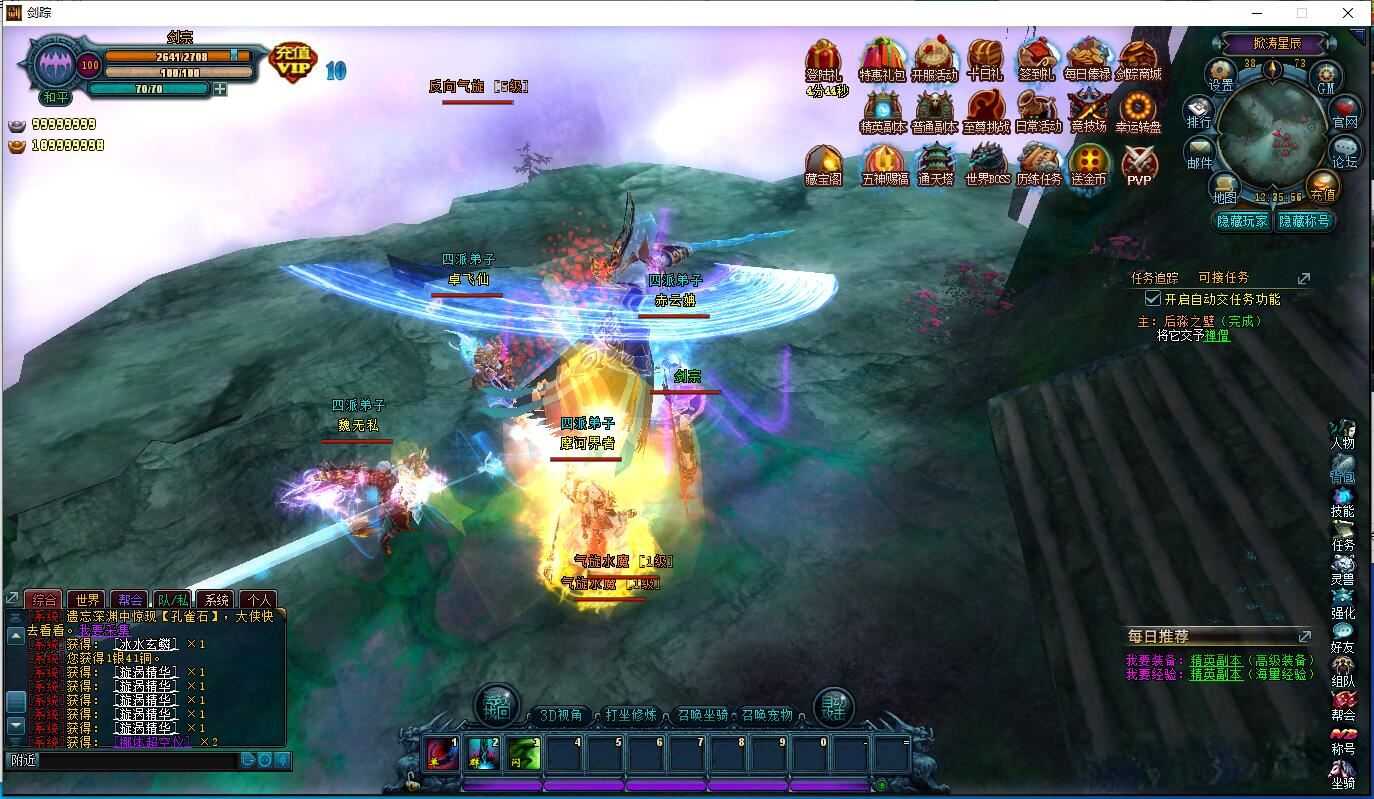Click the 充值 VIP badge
1374x799 pixels.
pyautogui.click(x=293, y=61)
